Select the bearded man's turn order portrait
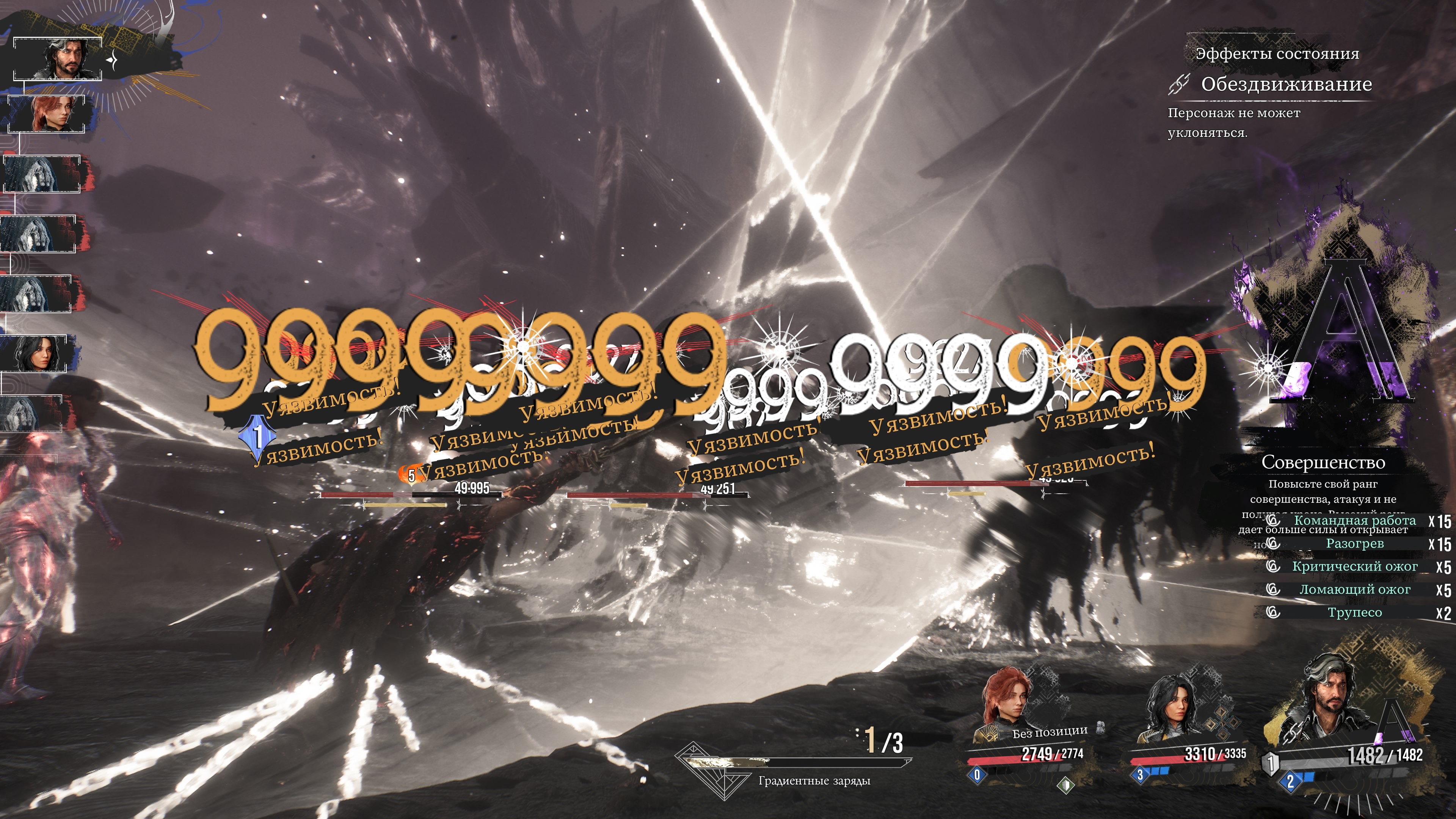The image size is (1456, 819). click(x=58, y=59)
